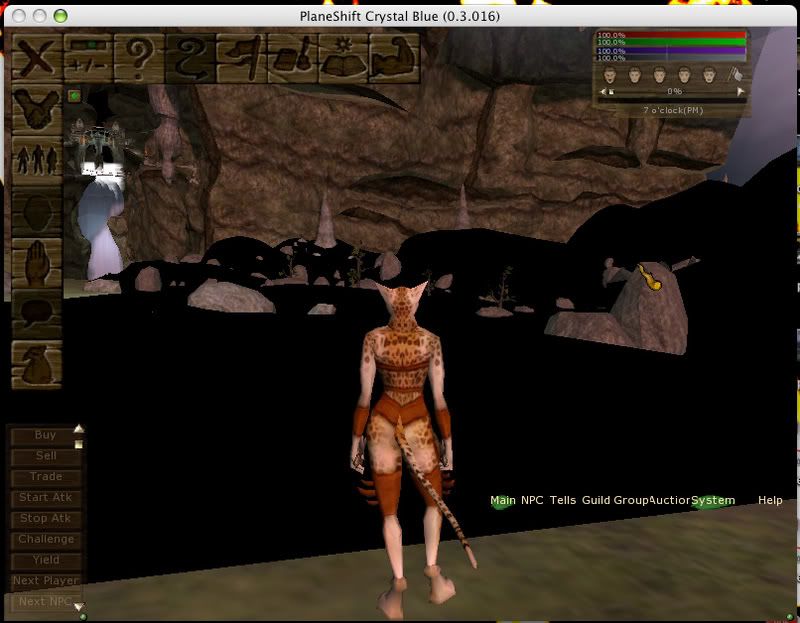The image size is (800, 623).
Task: Switch to the Guild chat tab
Action: pos(596,500)
